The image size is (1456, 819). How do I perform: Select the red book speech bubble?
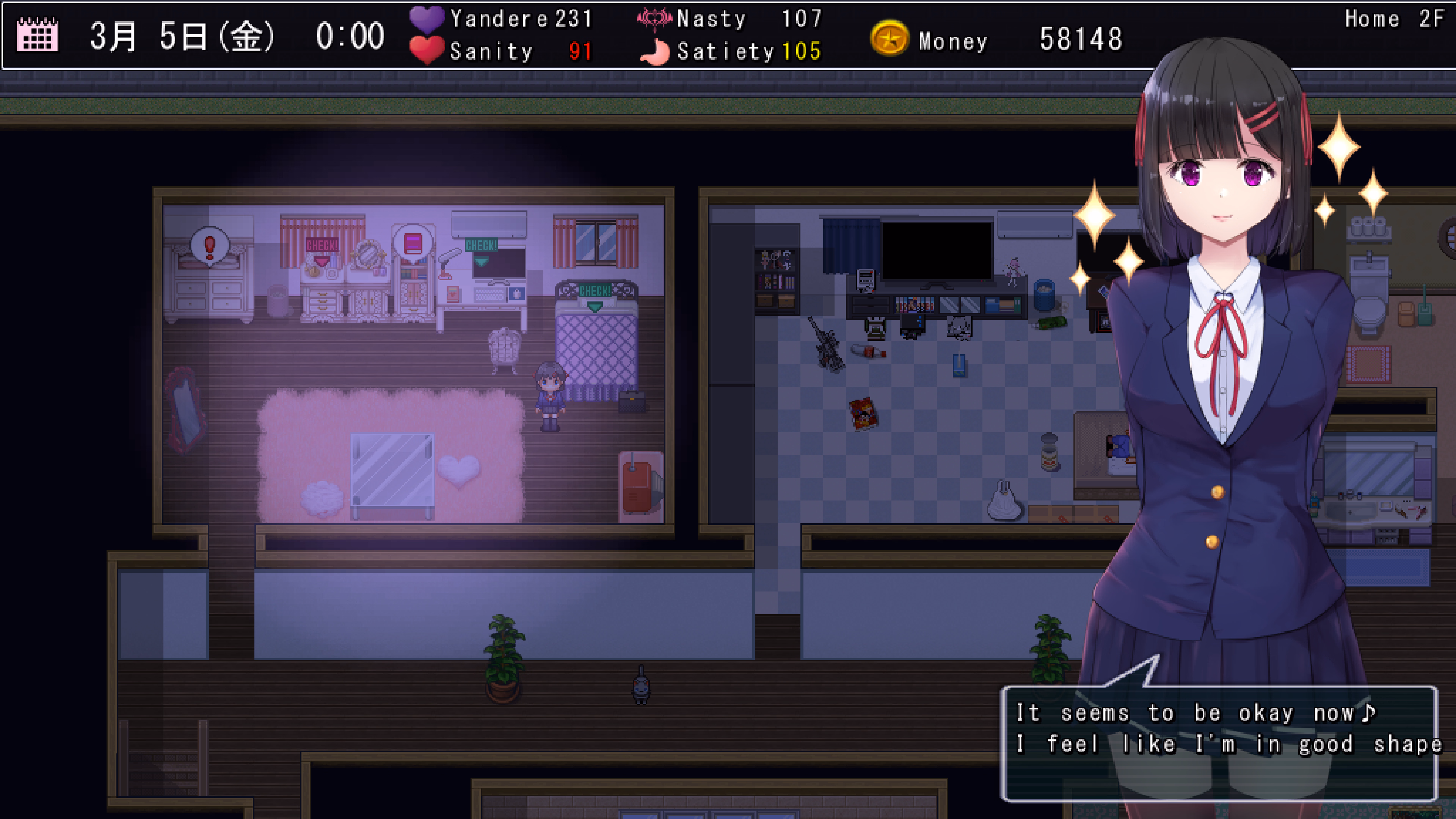(x=413, y=243)
